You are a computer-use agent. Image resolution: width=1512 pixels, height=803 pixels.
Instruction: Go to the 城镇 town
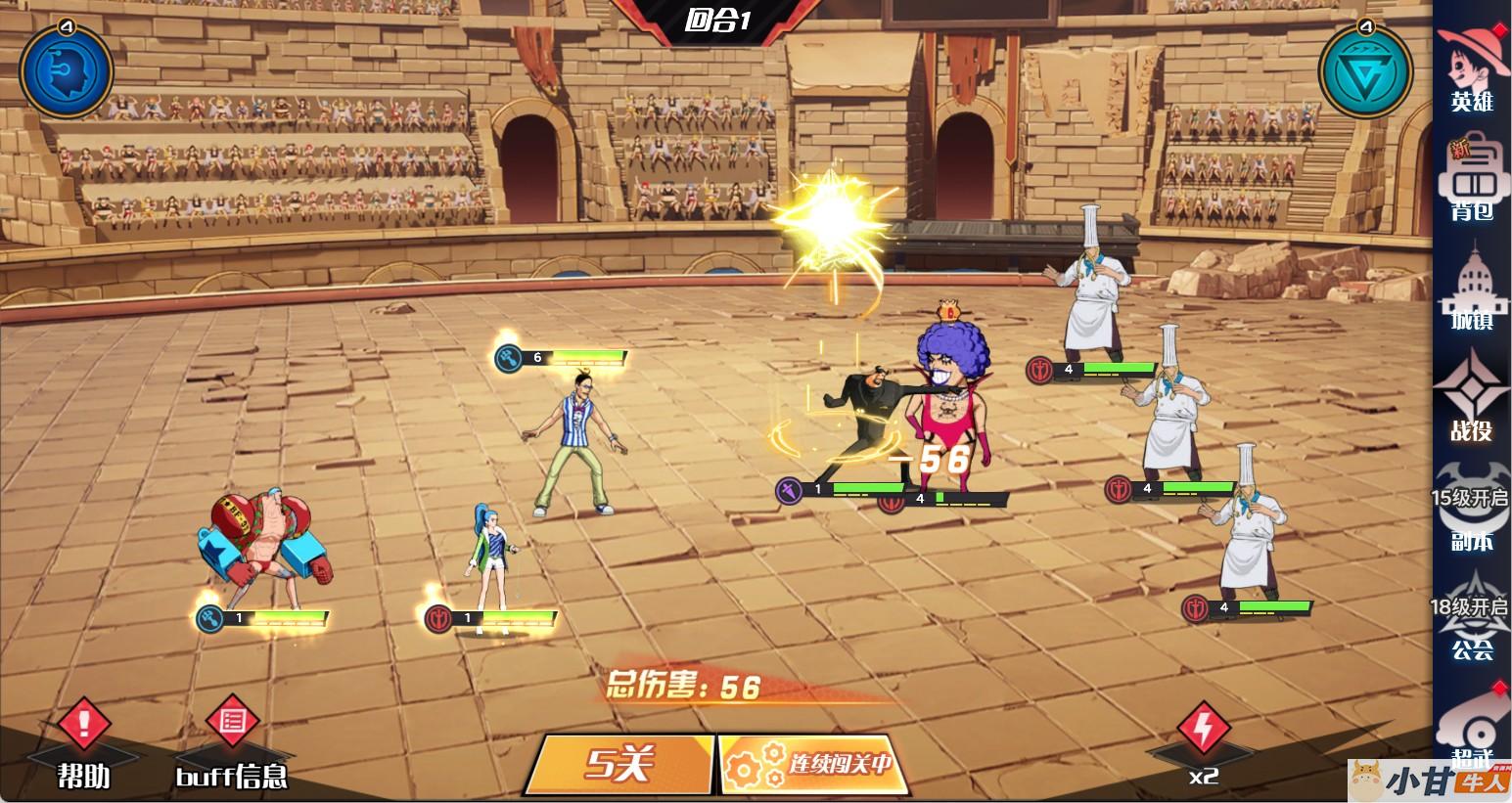tap(1471, 290)
